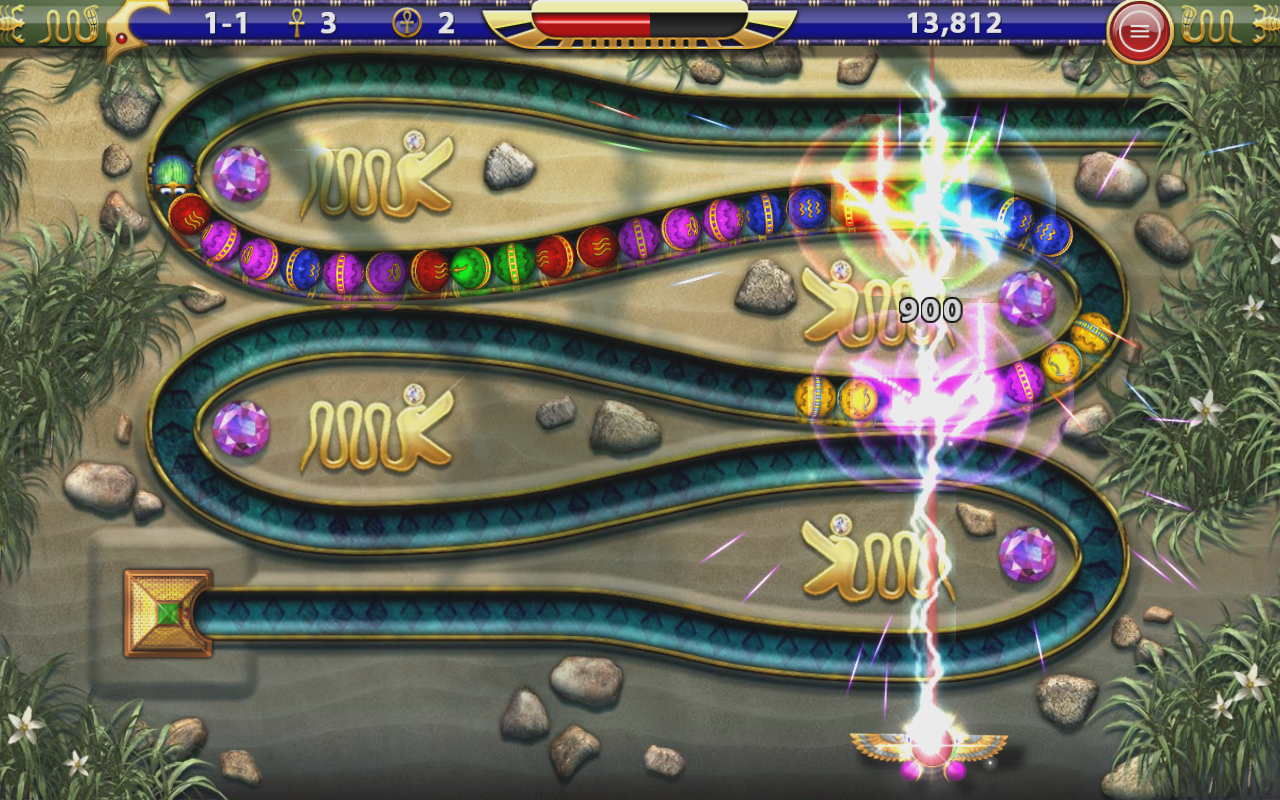Image resolution: width=1280 pixels, height=800 pixels.
Task: Click the purple gem near the top right curve
Action: click(1026, 298)
